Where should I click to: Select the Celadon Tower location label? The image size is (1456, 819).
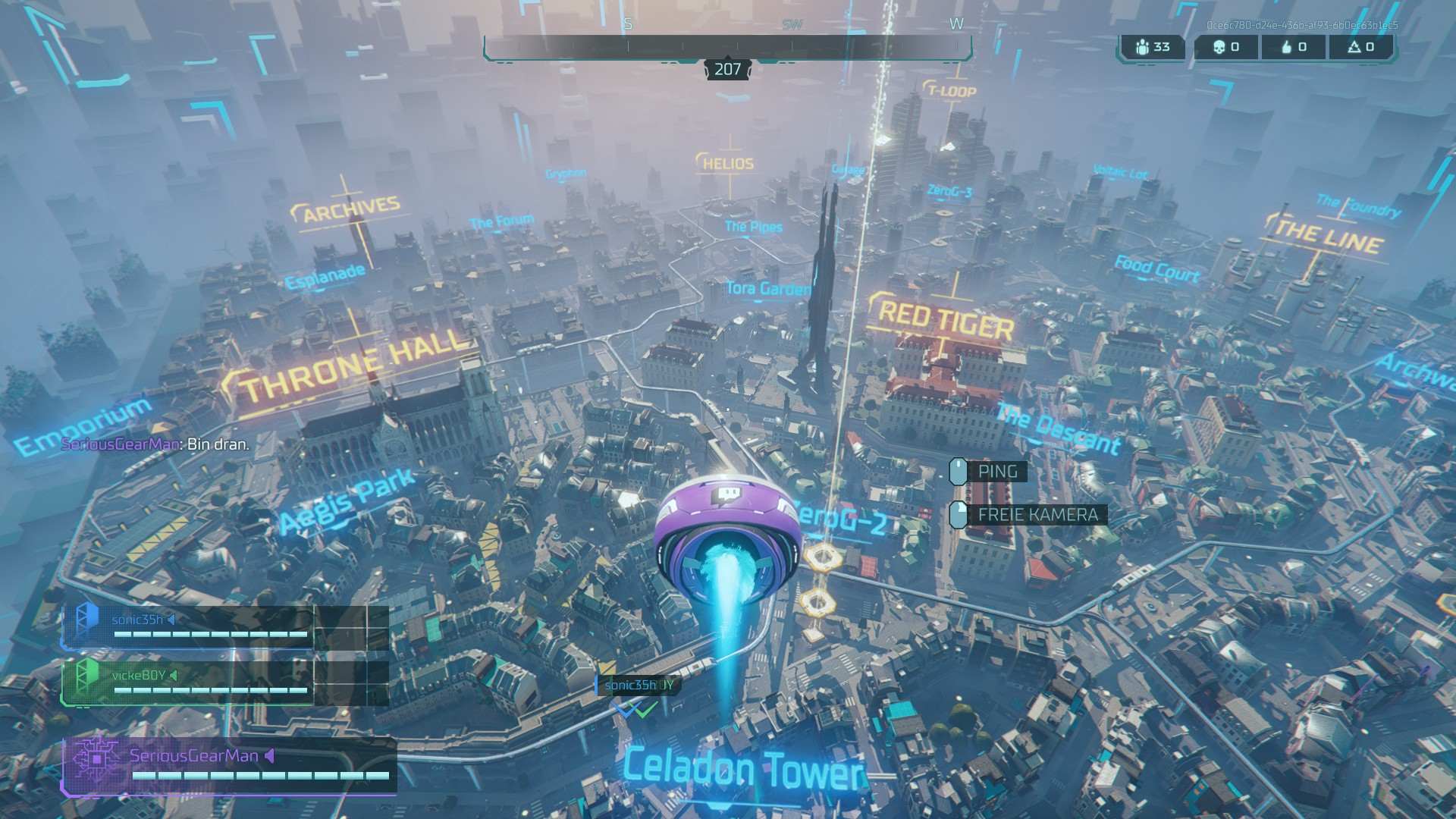[x=743, y=769]
